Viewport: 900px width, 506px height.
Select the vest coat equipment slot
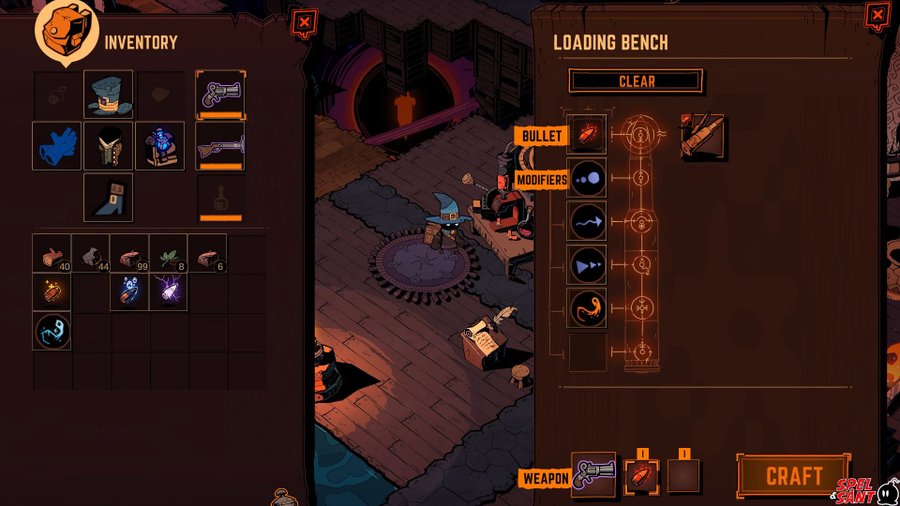(x=108, y=146)
